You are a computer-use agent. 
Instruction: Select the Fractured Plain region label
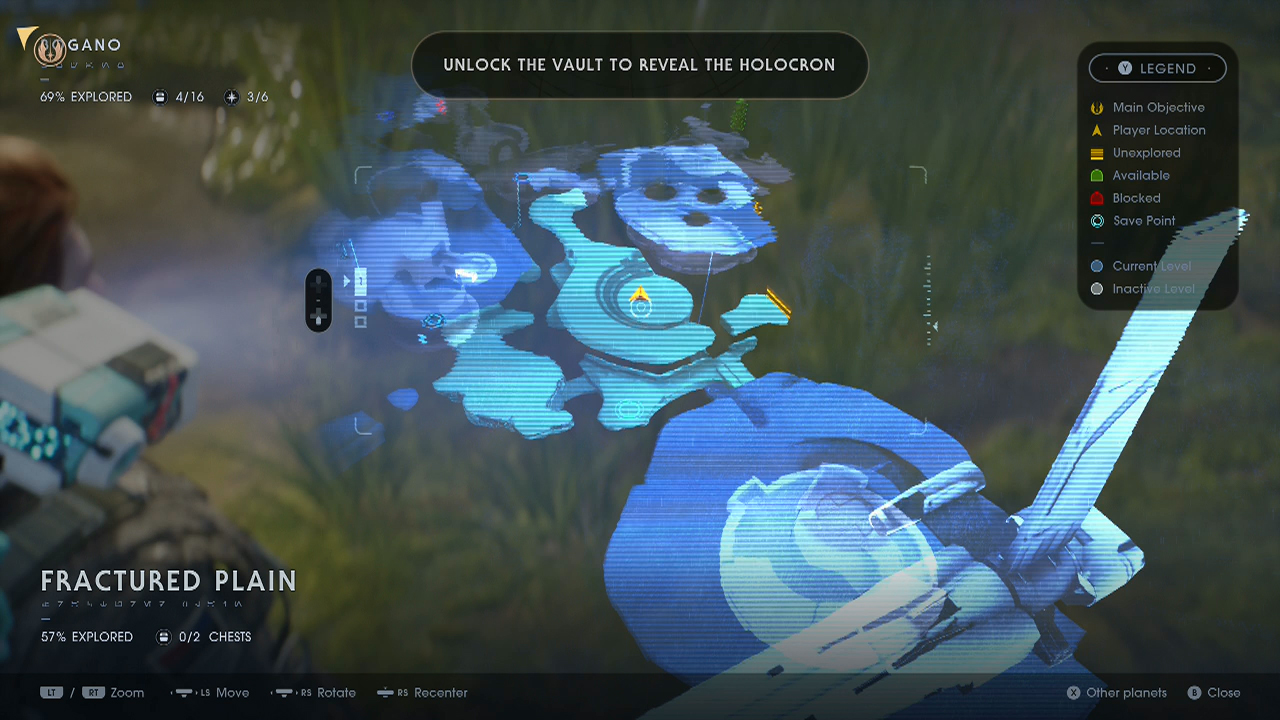[168, 581]
